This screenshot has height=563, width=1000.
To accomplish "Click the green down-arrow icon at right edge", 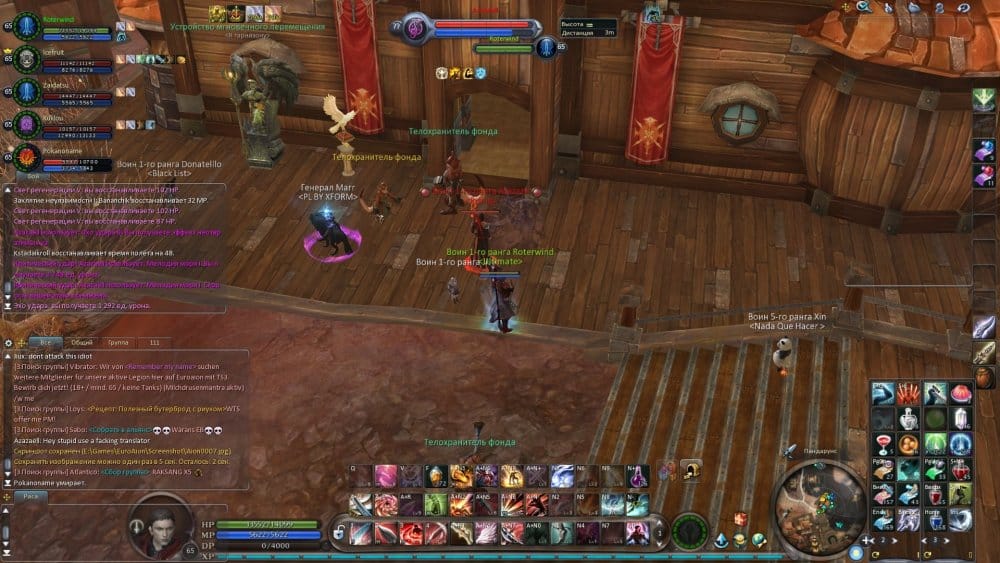I will click(983, 99).
